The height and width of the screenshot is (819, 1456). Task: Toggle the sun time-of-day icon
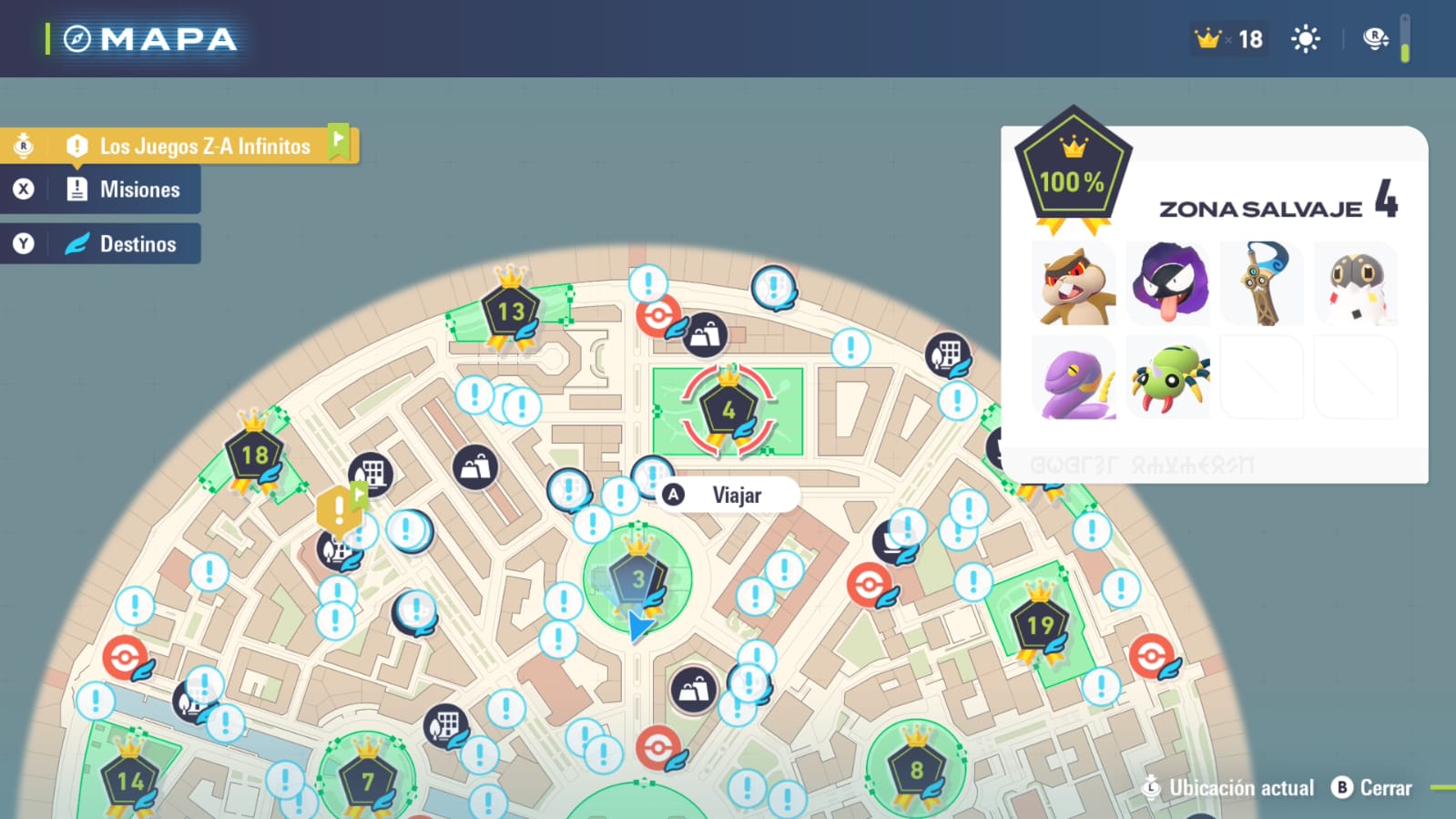pyautogui.click(x=1305, y=39)
